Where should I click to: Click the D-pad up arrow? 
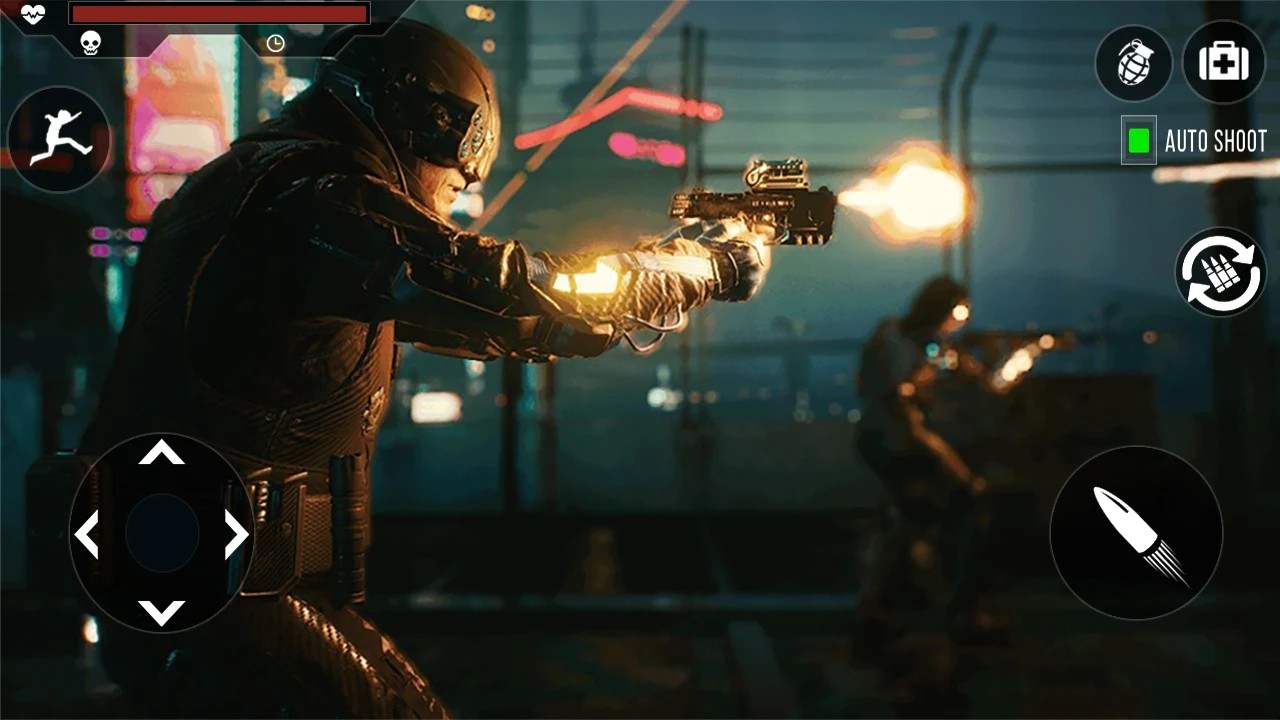[x=161, y=454]
